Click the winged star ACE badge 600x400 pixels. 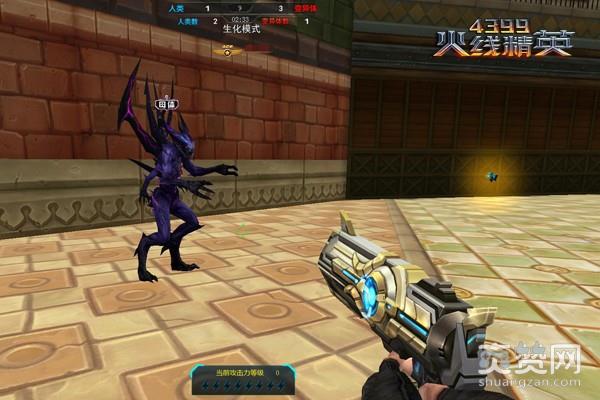227,49
